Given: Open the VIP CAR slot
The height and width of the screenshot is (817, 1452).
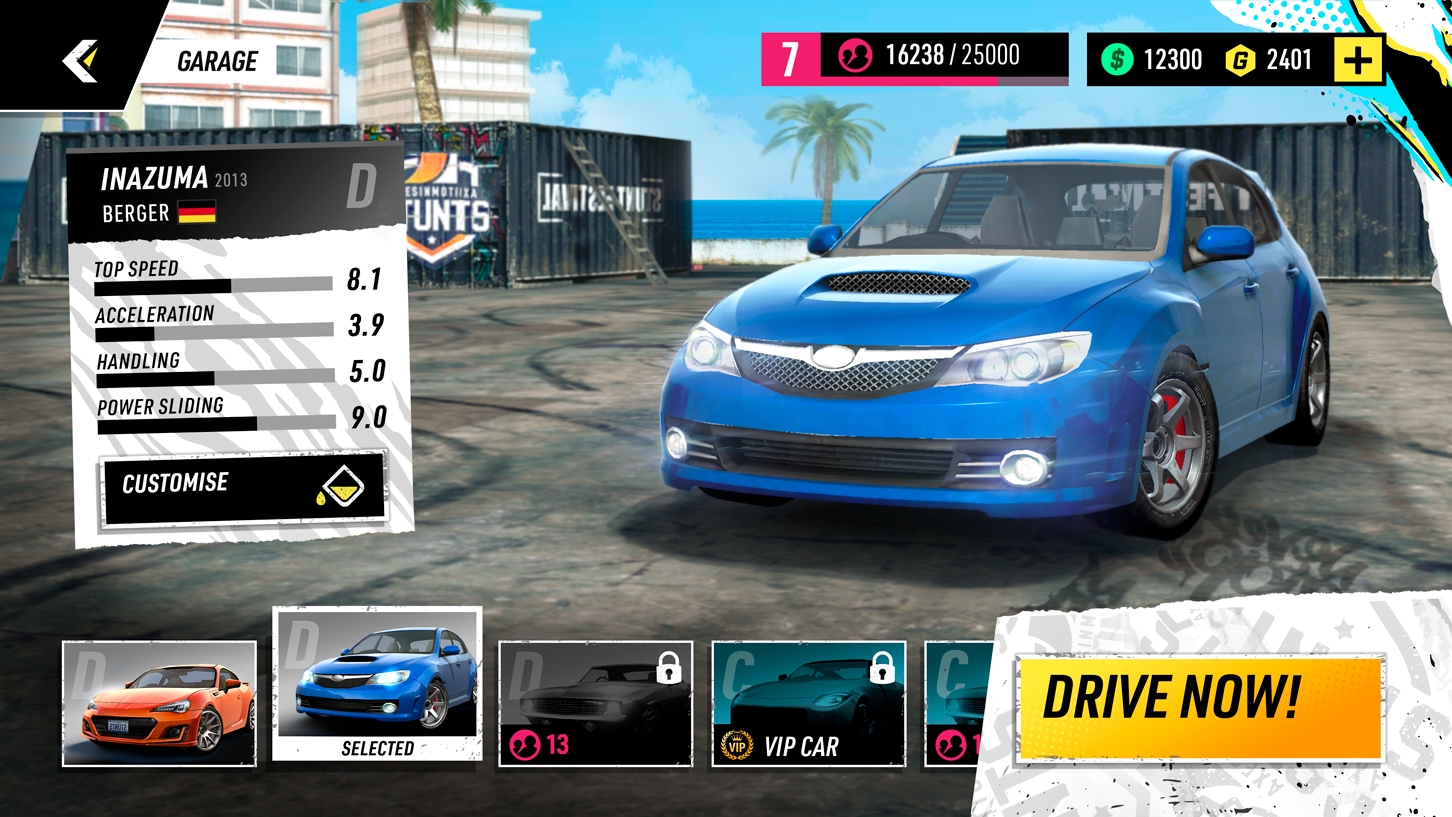Looking at the screenshot, I should (808, 702).
